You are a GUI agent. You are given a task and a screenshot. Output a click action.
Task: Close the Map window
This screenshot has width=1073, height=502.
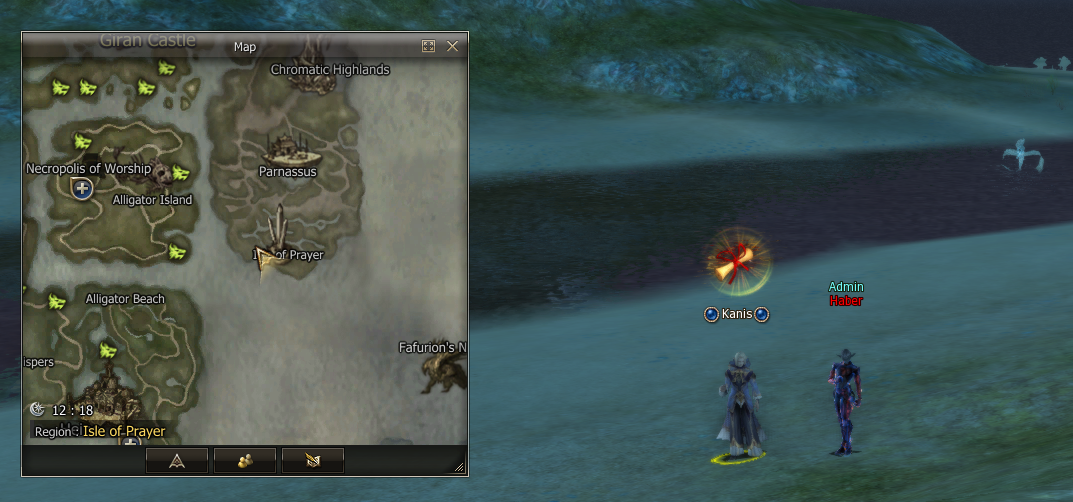pyautogui.click(x=452, y=46)
